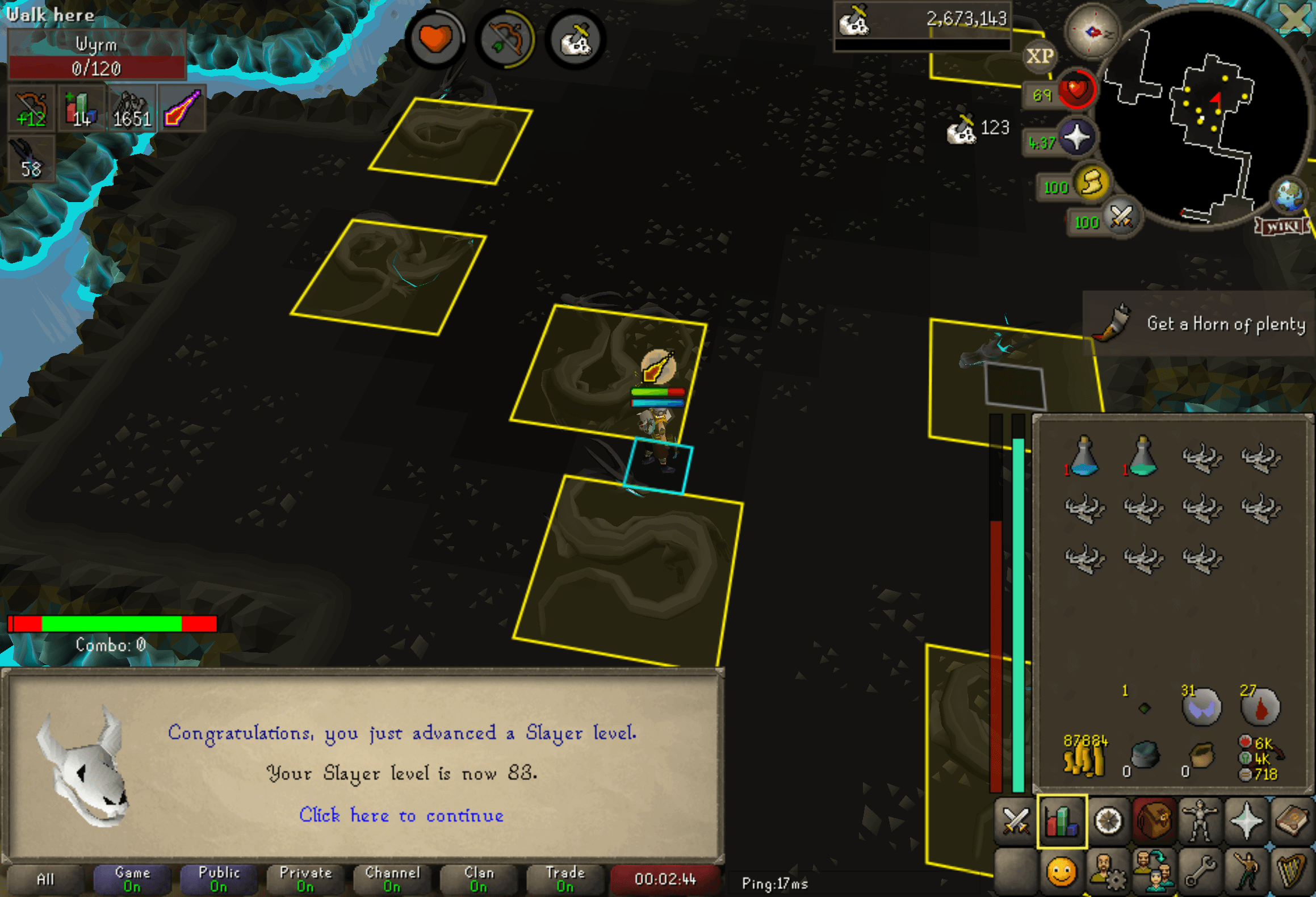This screenshot has height=897, width=1316.
Task: Open the Equipment tab icon
Action: [1200, 820]
